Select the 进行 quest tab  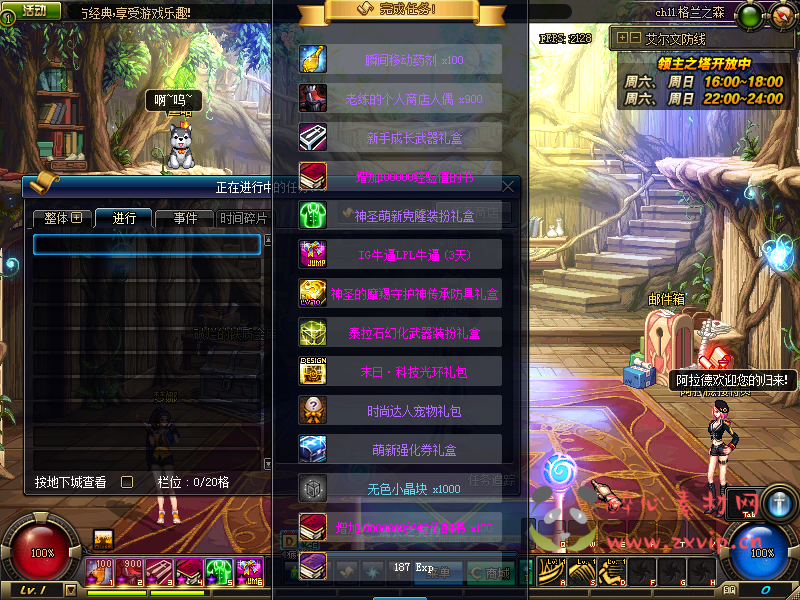pos(123,218)
